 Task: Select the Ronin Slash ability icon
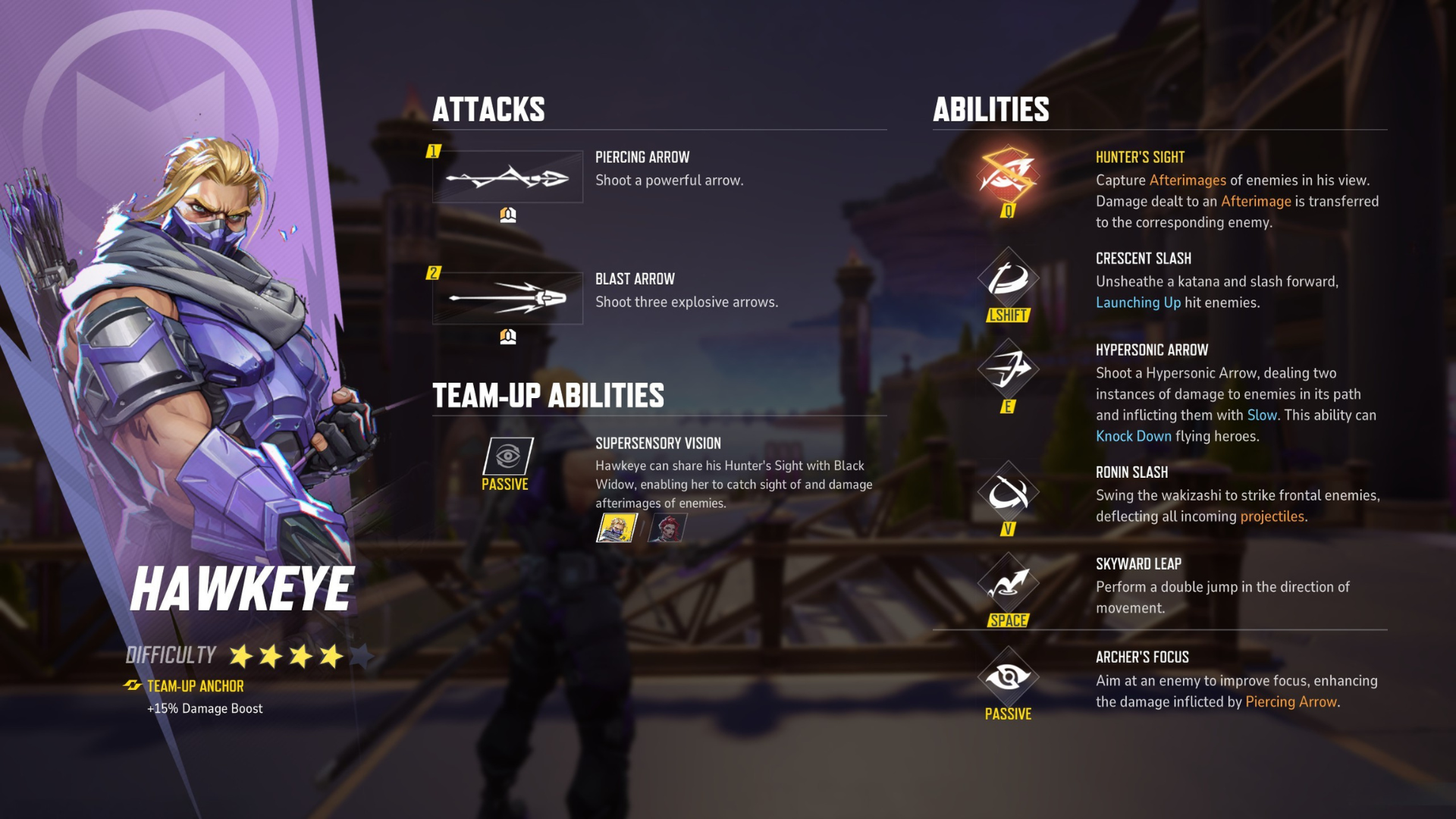coord(1008,493)
